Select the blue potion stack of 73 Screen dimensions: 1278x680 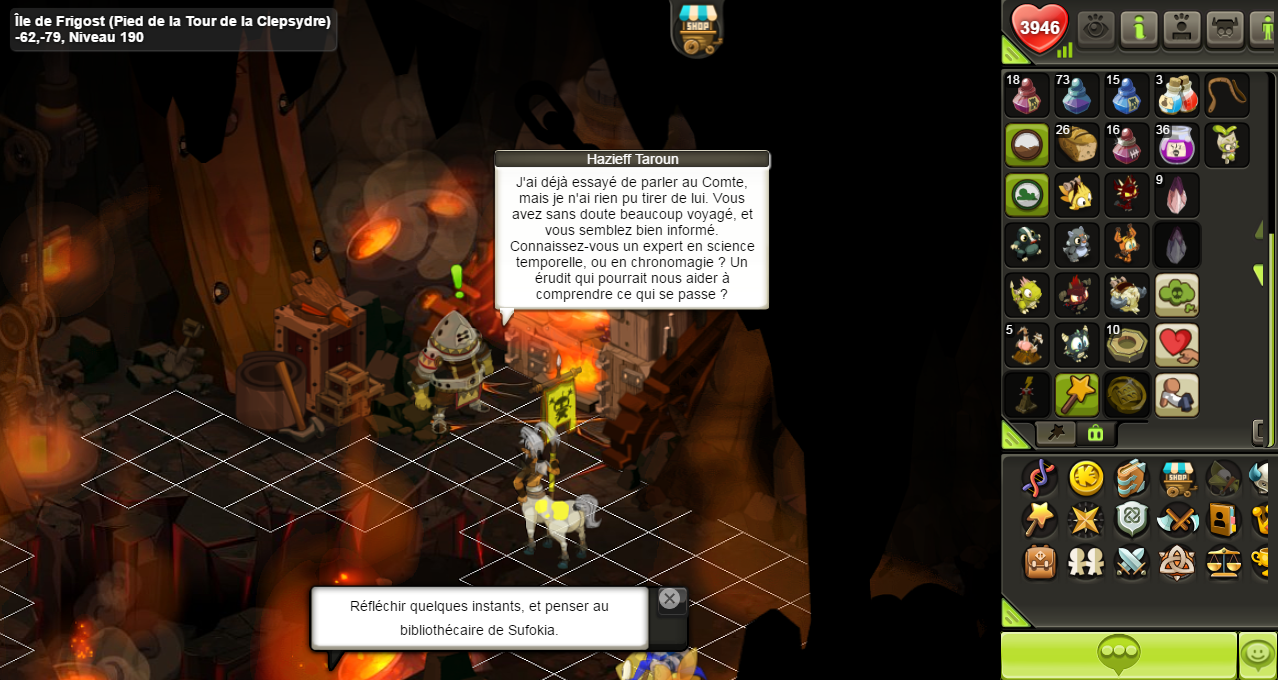click(x=1077, y=95)
